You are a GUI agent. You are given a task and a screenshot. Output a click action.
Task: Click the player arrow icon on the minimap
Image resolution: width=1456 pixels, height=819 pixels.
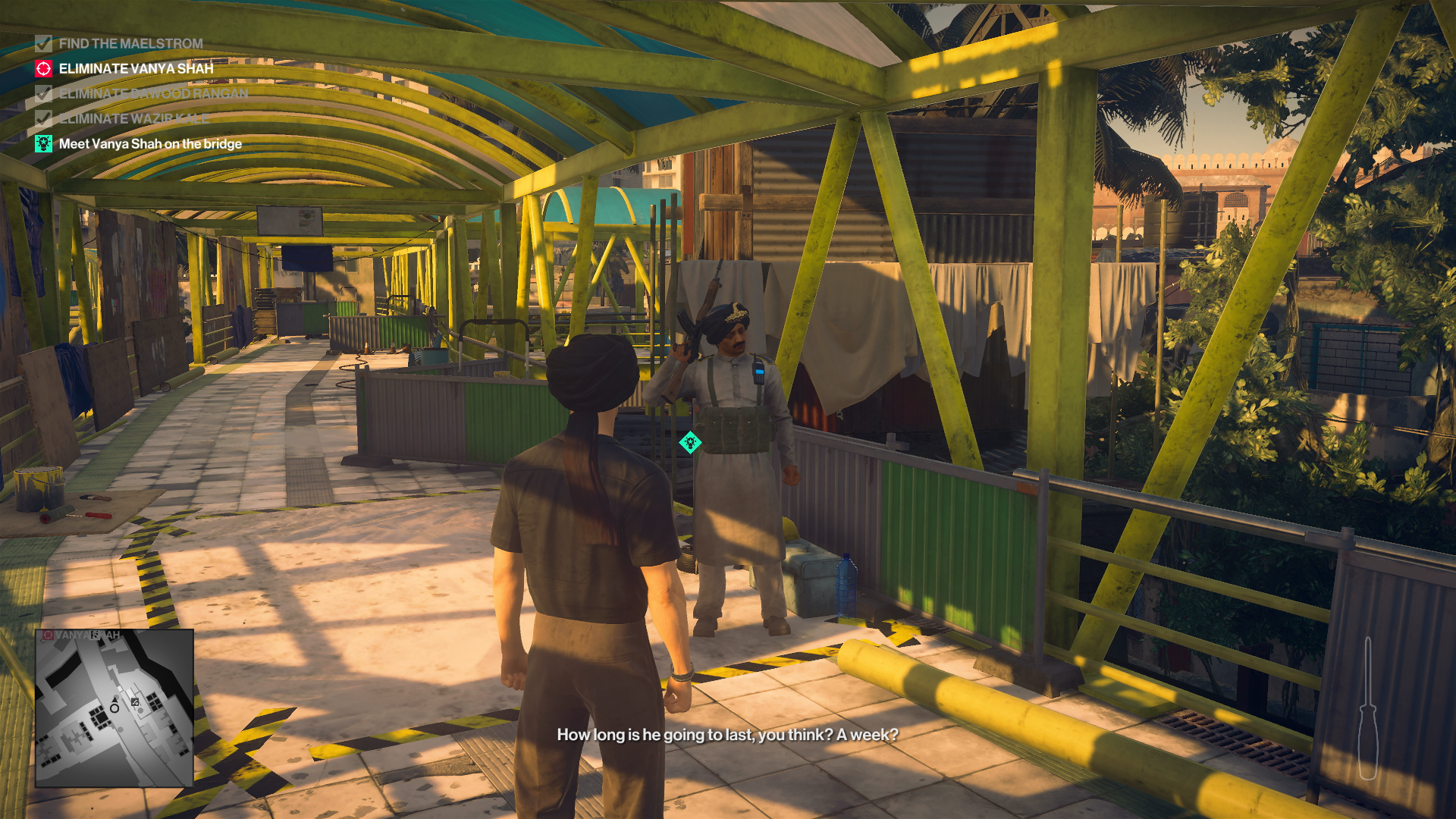click(x=115, y=700)
